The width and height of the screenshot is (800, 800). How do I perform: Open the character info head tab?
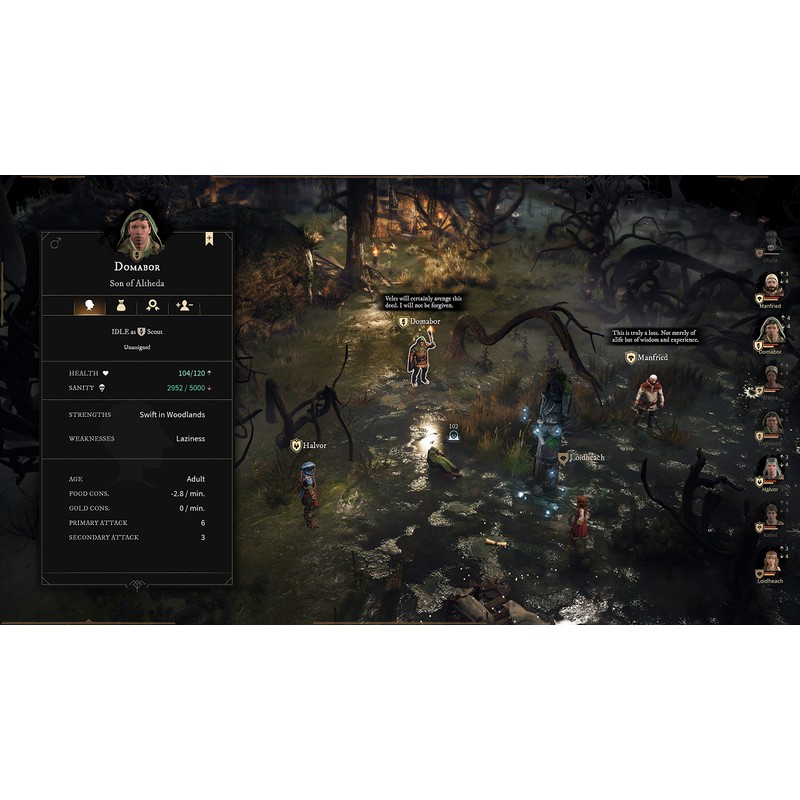[x=90, y=306]
